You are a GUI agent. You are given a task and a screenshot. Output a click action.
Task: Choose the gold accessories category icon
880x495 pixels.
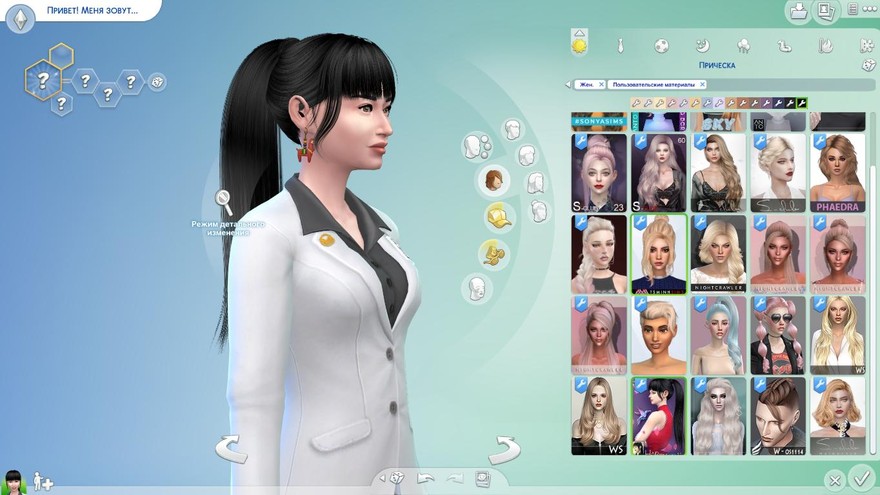coord(493,252)
